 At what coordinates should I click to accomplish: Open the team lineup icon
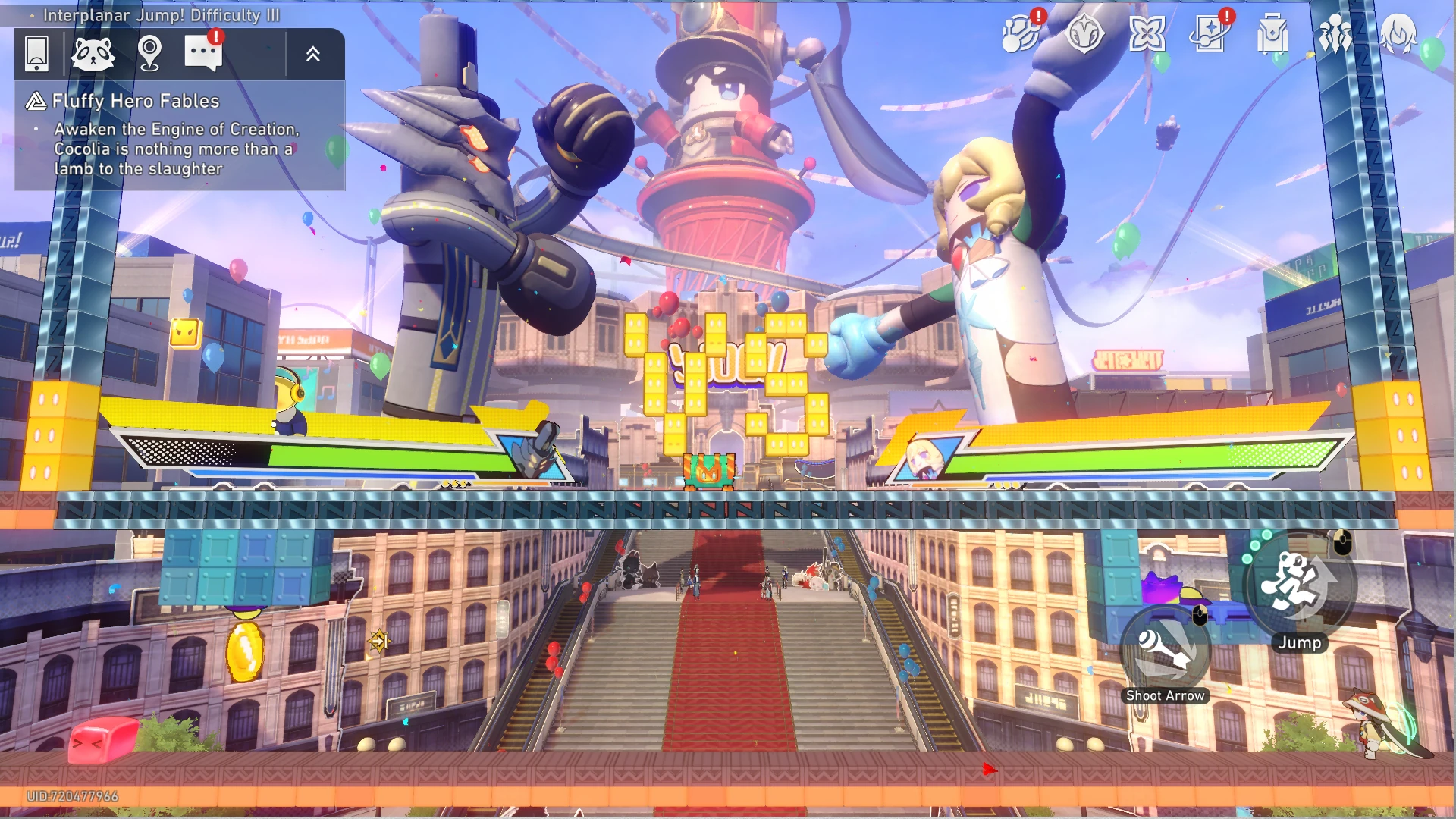click(x=1335, y=34)
